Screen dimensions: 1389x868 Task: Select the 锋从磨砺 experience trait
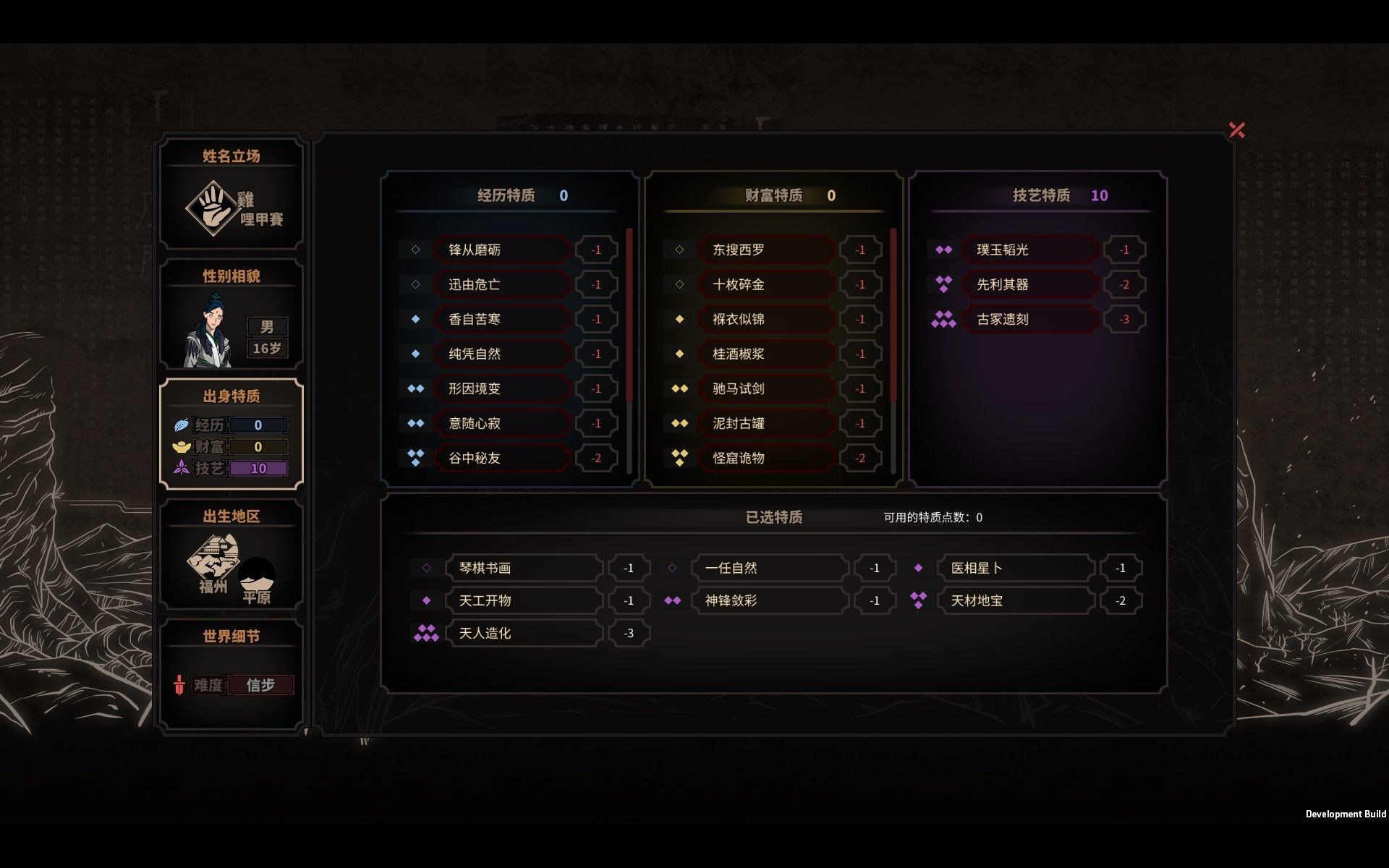coord(502,249)
